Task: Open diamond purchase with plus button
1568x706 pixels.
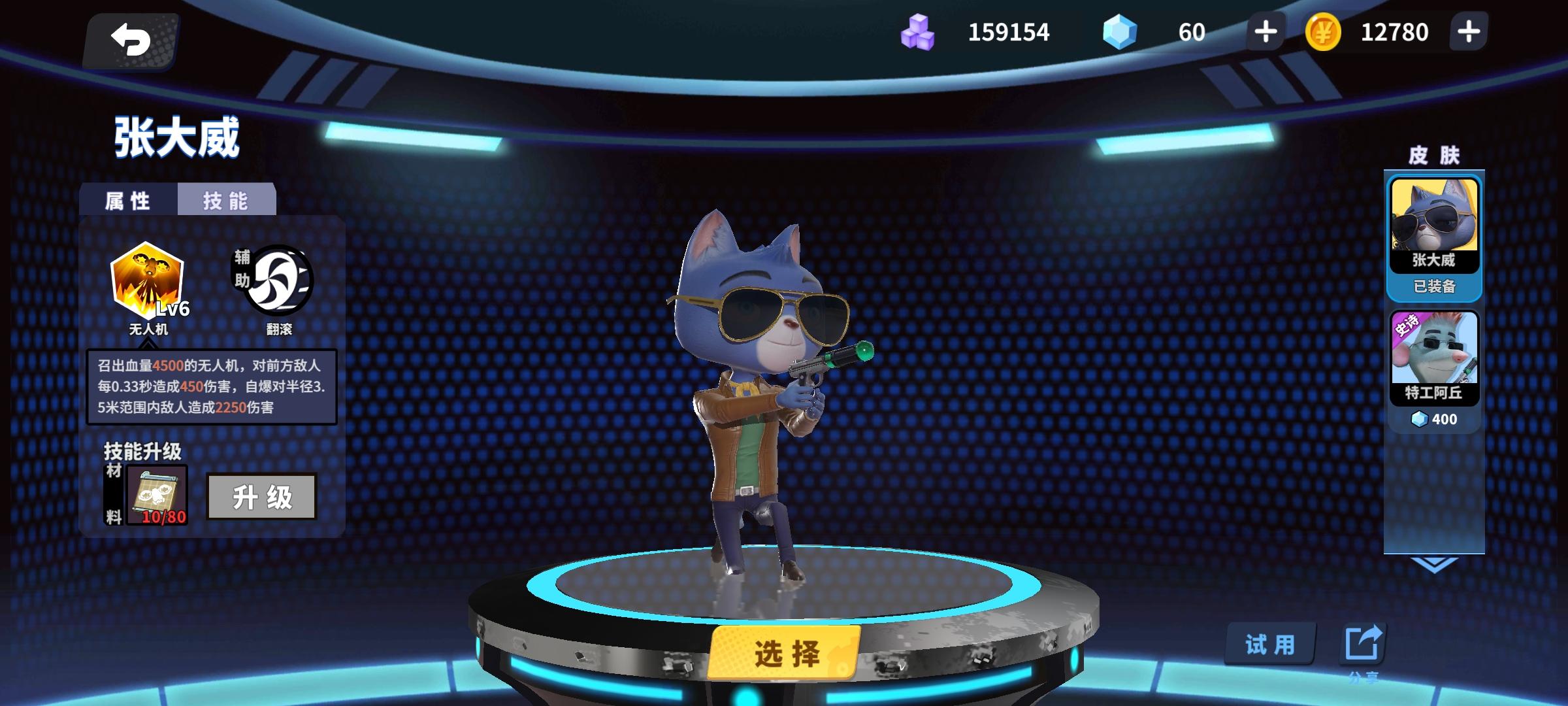Action: [x=1265, y=31]
